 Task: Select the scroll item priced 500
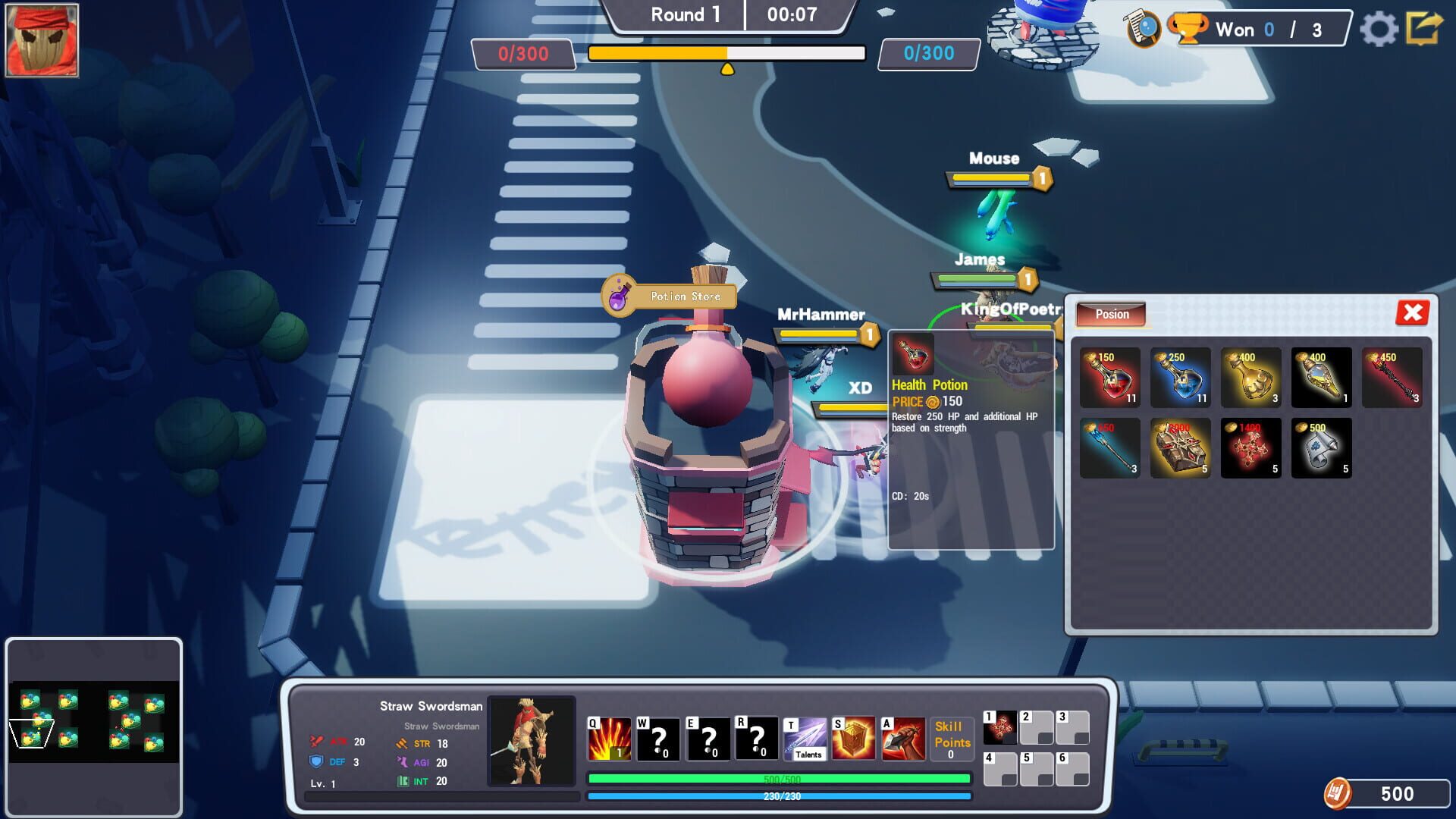point(1321,447)
